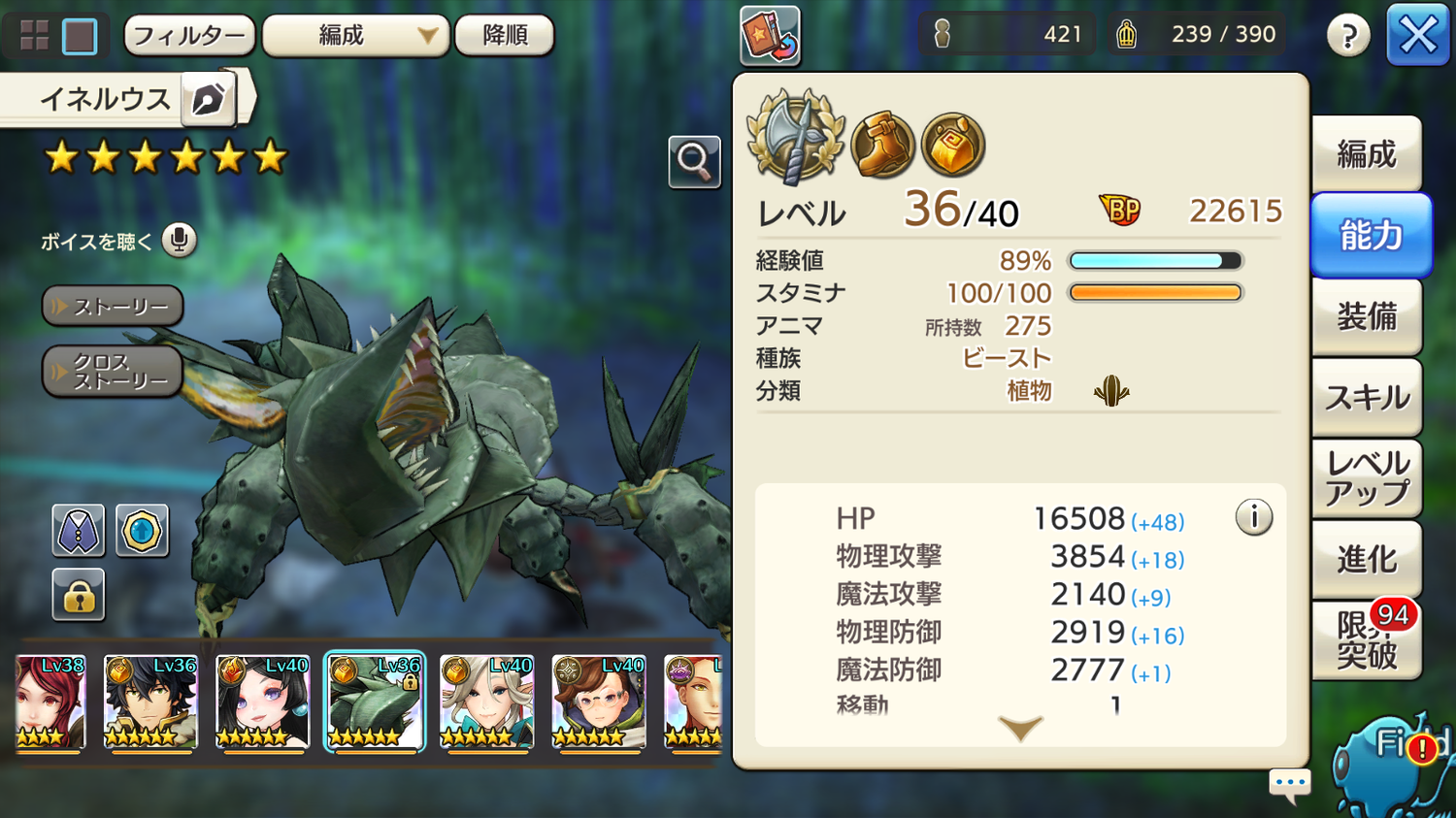Viewport: 1456px width, 818px height.
Task: Select the 限界突破 limit break tab
Action: [1366, 640]
